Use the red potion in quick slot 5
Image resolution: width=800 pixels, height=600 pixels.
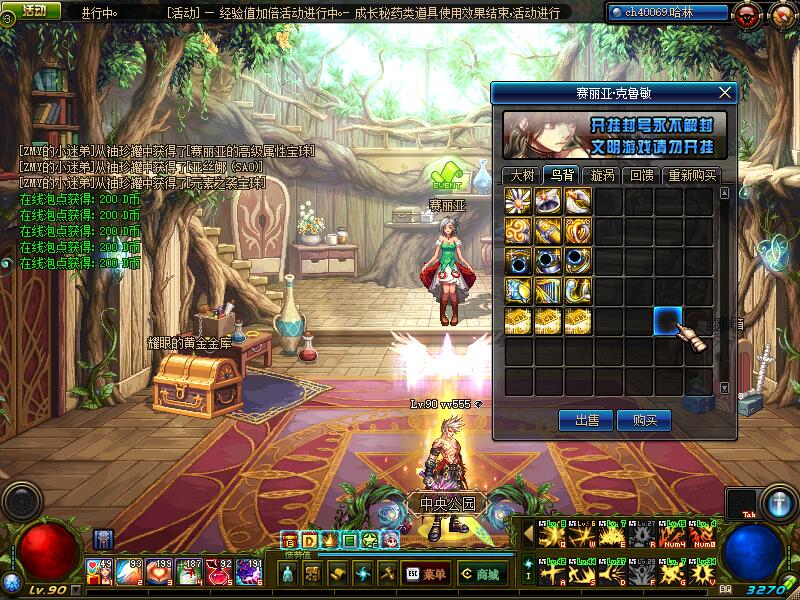pyautogui.click(x=220, y=572)
